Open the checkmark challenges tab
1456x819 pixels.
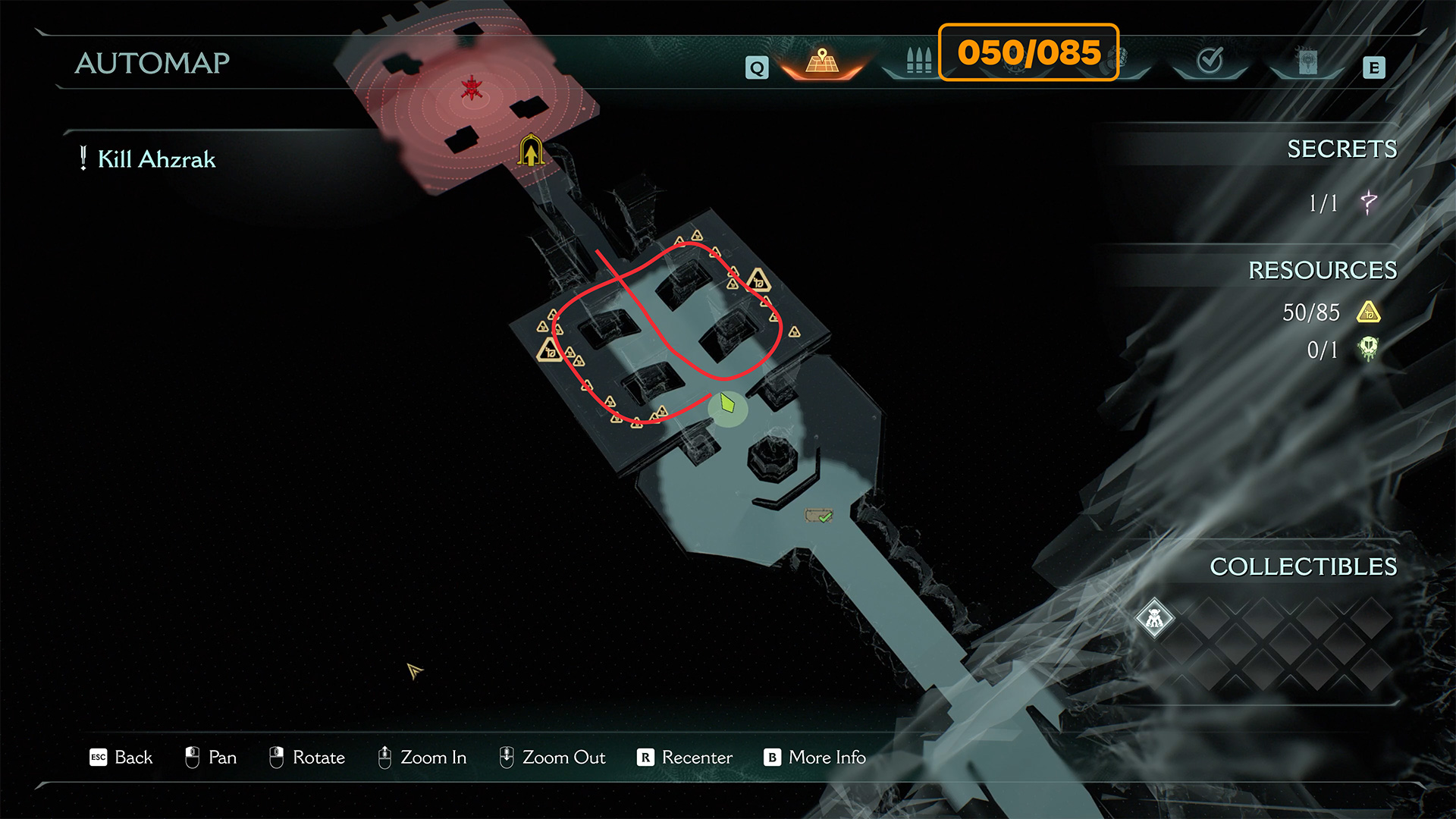[x=1210, y=61]
